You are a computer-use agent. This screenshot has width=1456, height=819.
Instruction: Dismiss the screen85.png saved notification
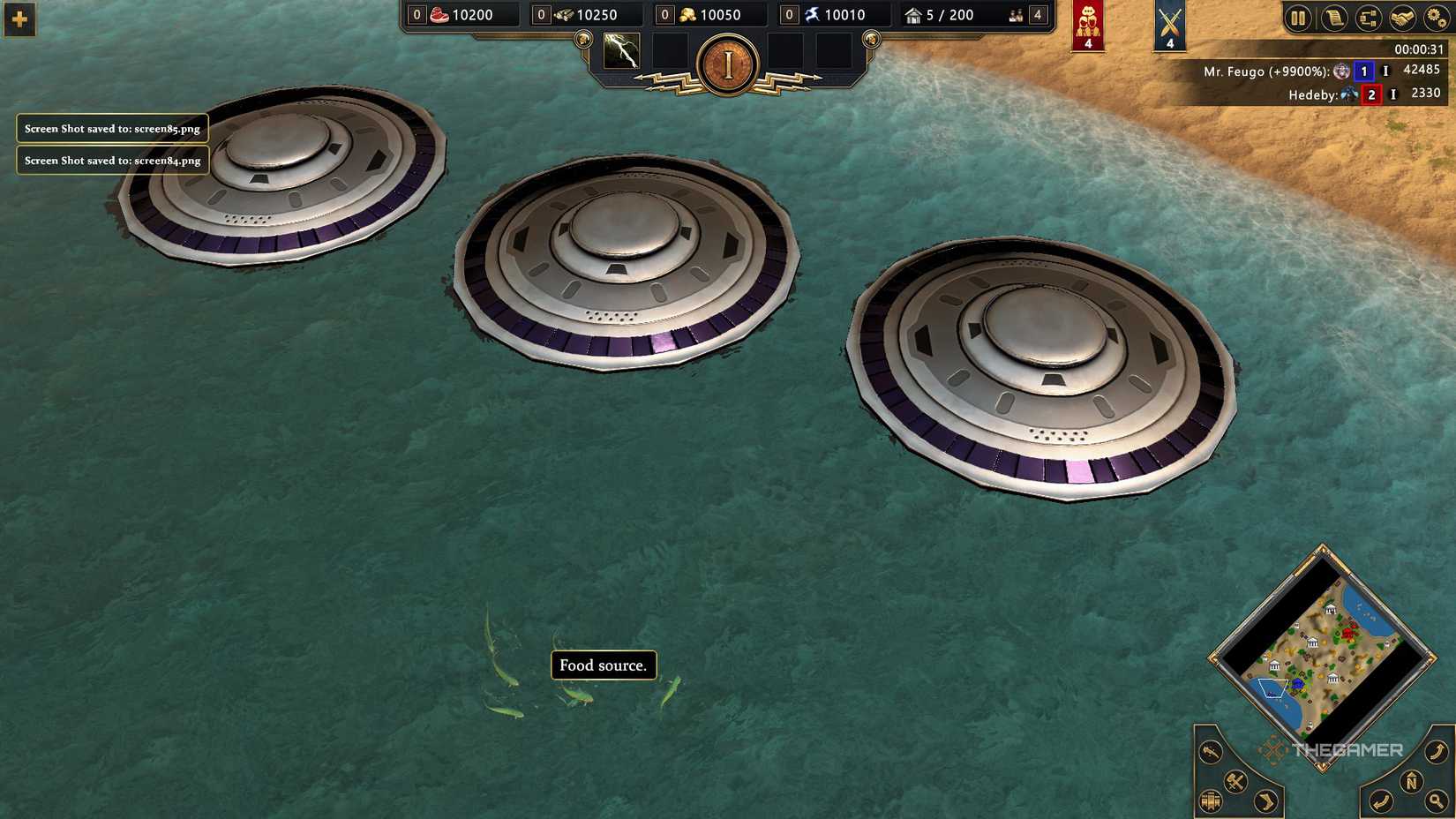tap(111, 128)
